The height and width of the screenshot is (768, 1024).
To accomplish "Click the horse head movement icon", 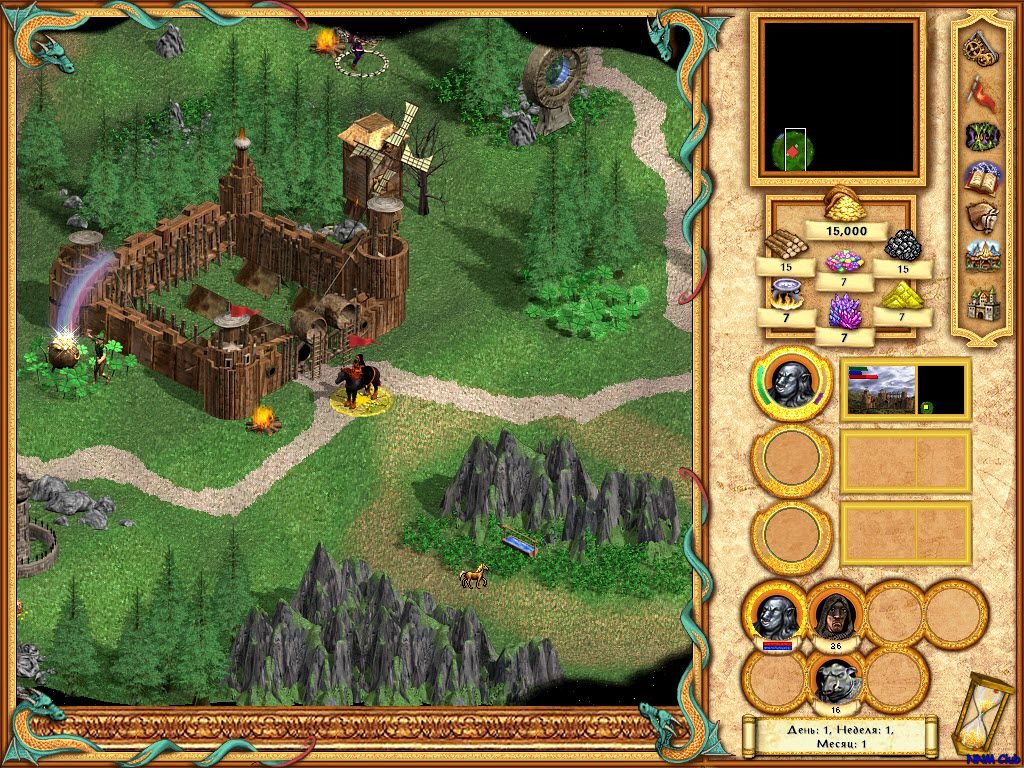I will tap(981, 217).
